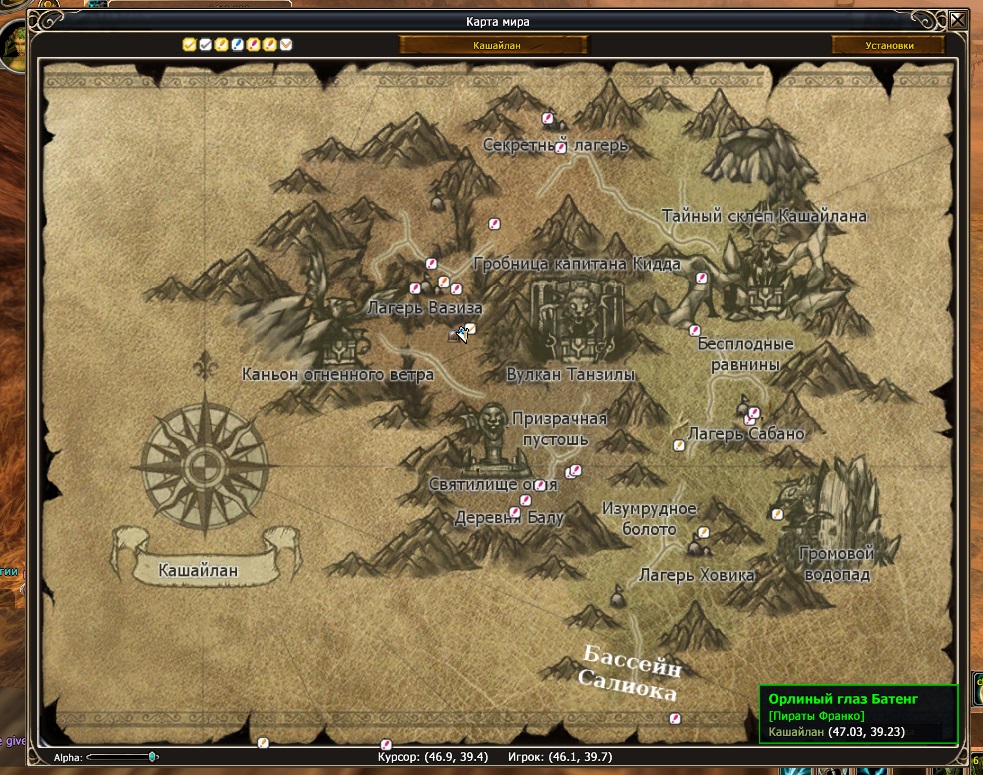Toggle the yellow checkmark map filter
This screenshot has height=775, width=983.
click(x=188, y=44)
